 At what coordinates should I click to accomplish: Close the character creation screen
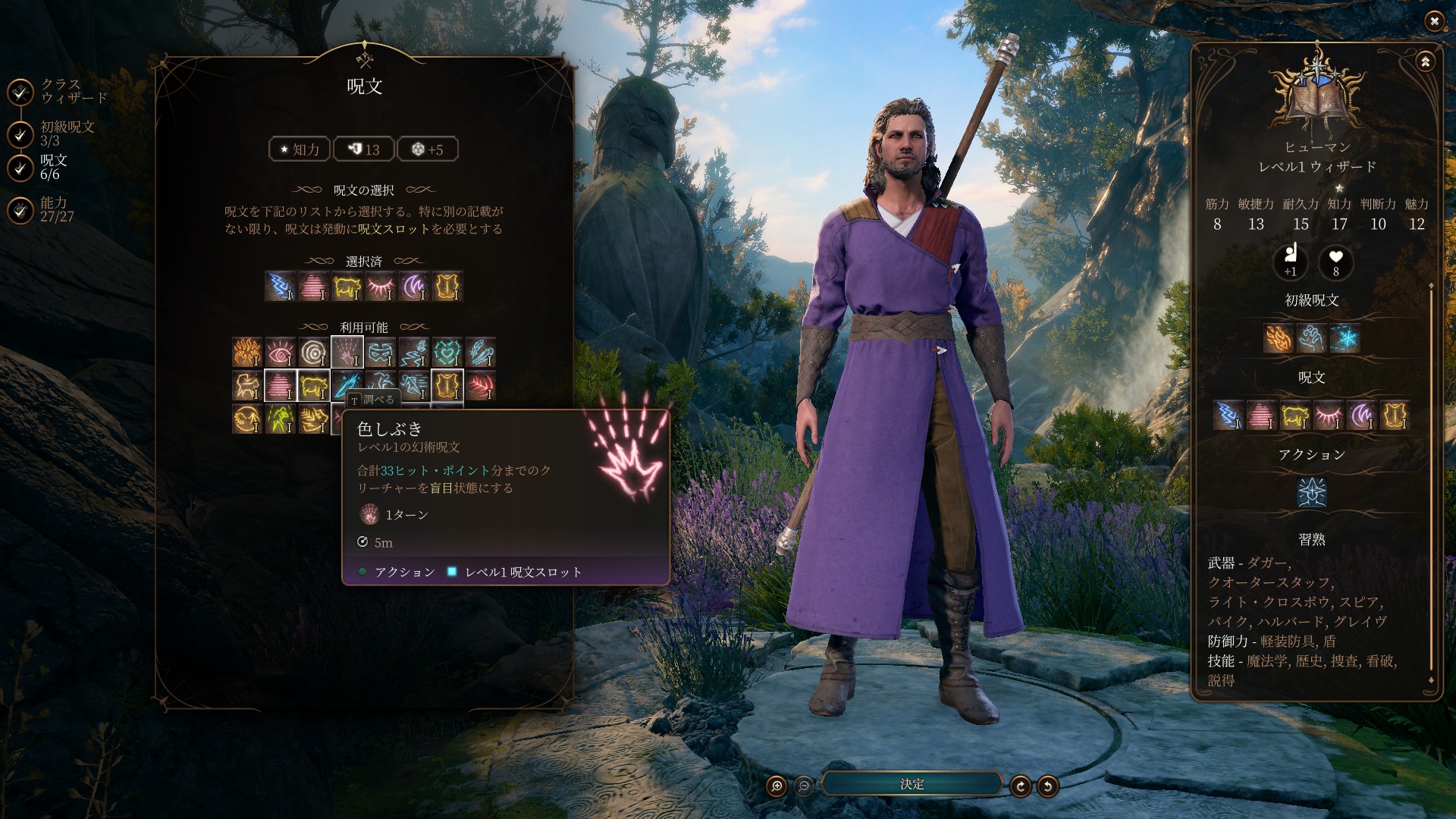(1433, 21)
